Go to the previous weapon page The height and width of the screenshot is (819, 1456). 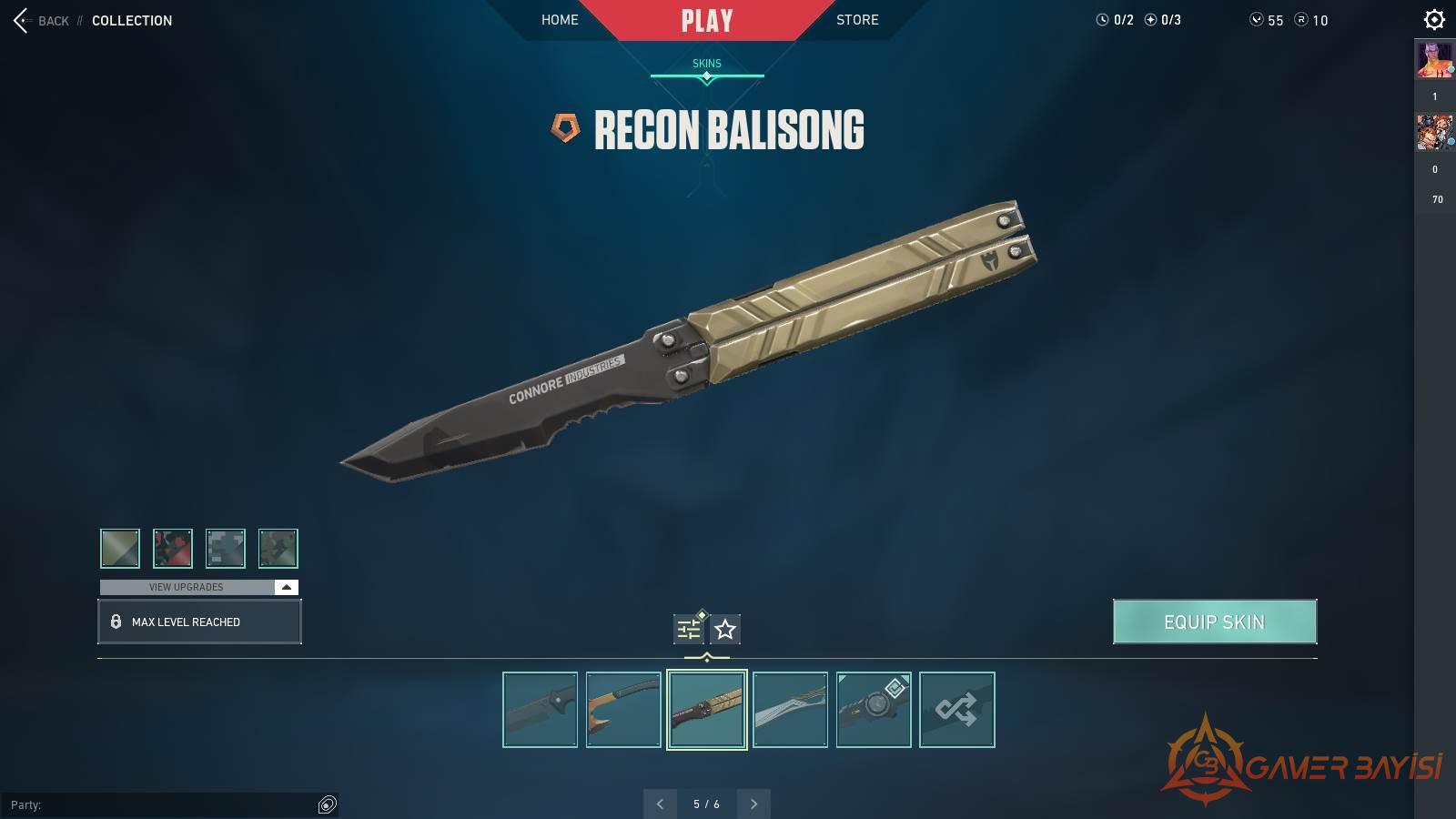click(x=660, y=804)
